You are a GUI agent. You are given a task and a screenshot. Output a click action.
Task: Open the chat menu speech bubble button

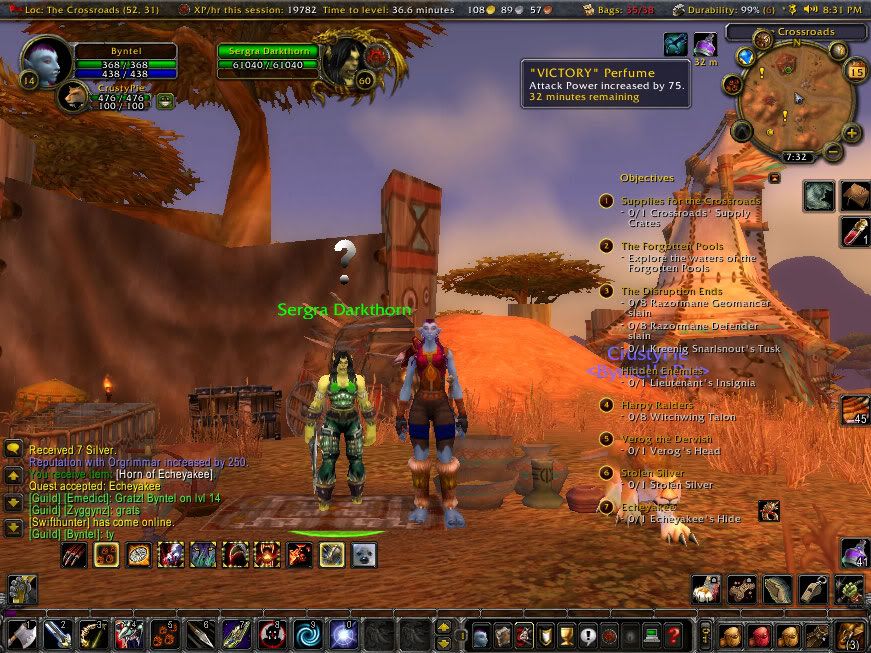click(x=13, y=450)
